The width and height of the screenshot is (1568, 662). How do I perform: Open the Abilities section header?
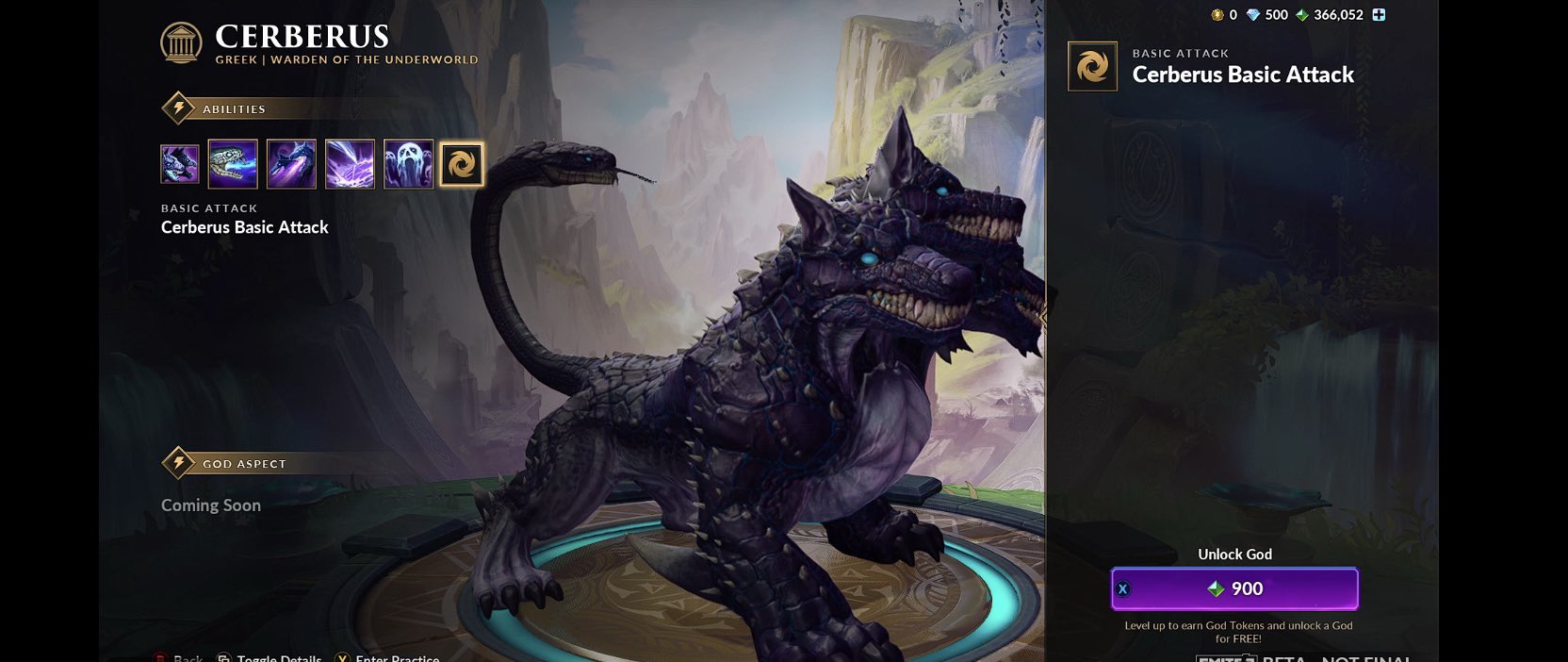234,109
